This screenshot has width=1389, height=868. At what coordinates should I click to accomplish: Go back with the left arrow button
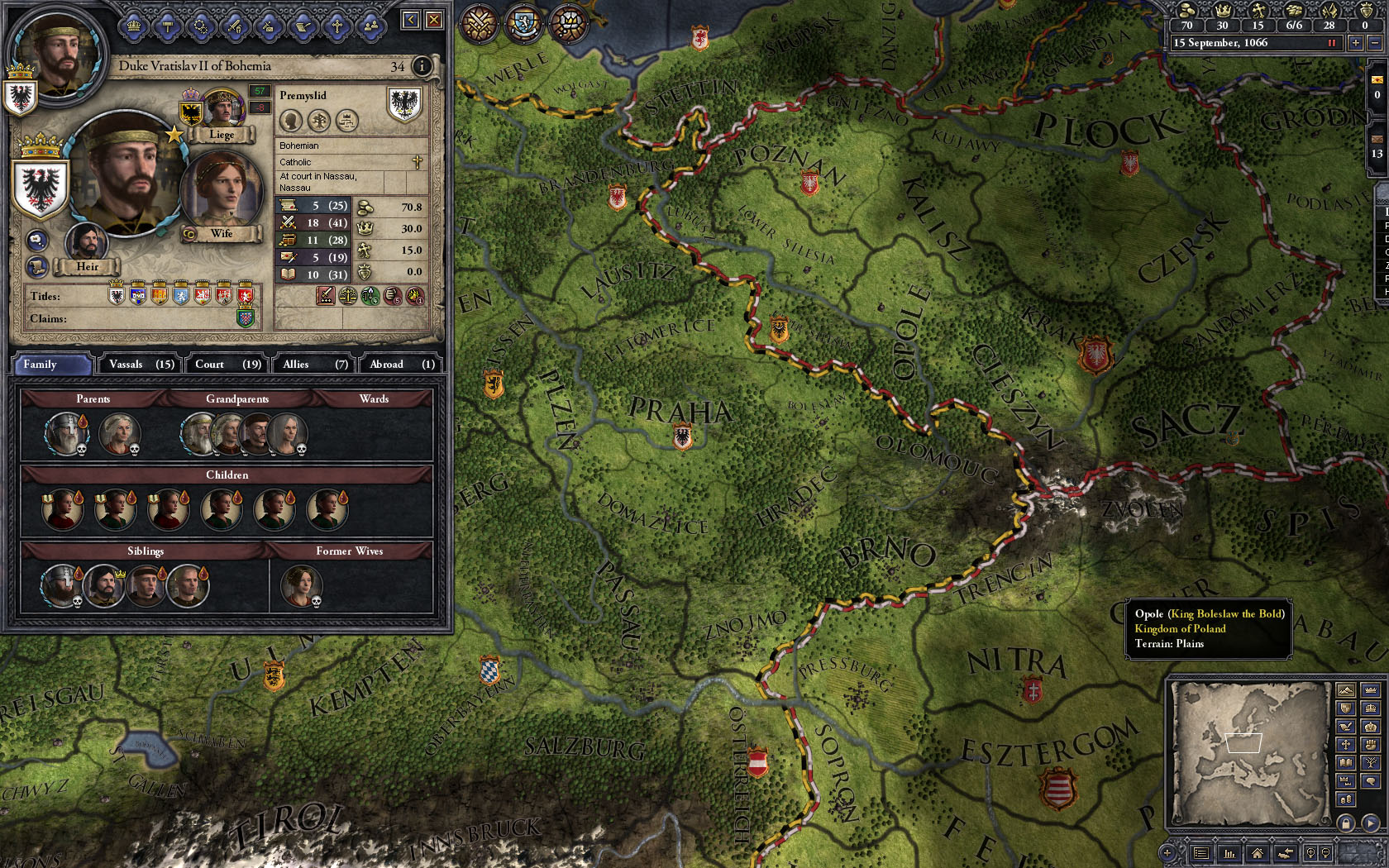click(411, 20)
